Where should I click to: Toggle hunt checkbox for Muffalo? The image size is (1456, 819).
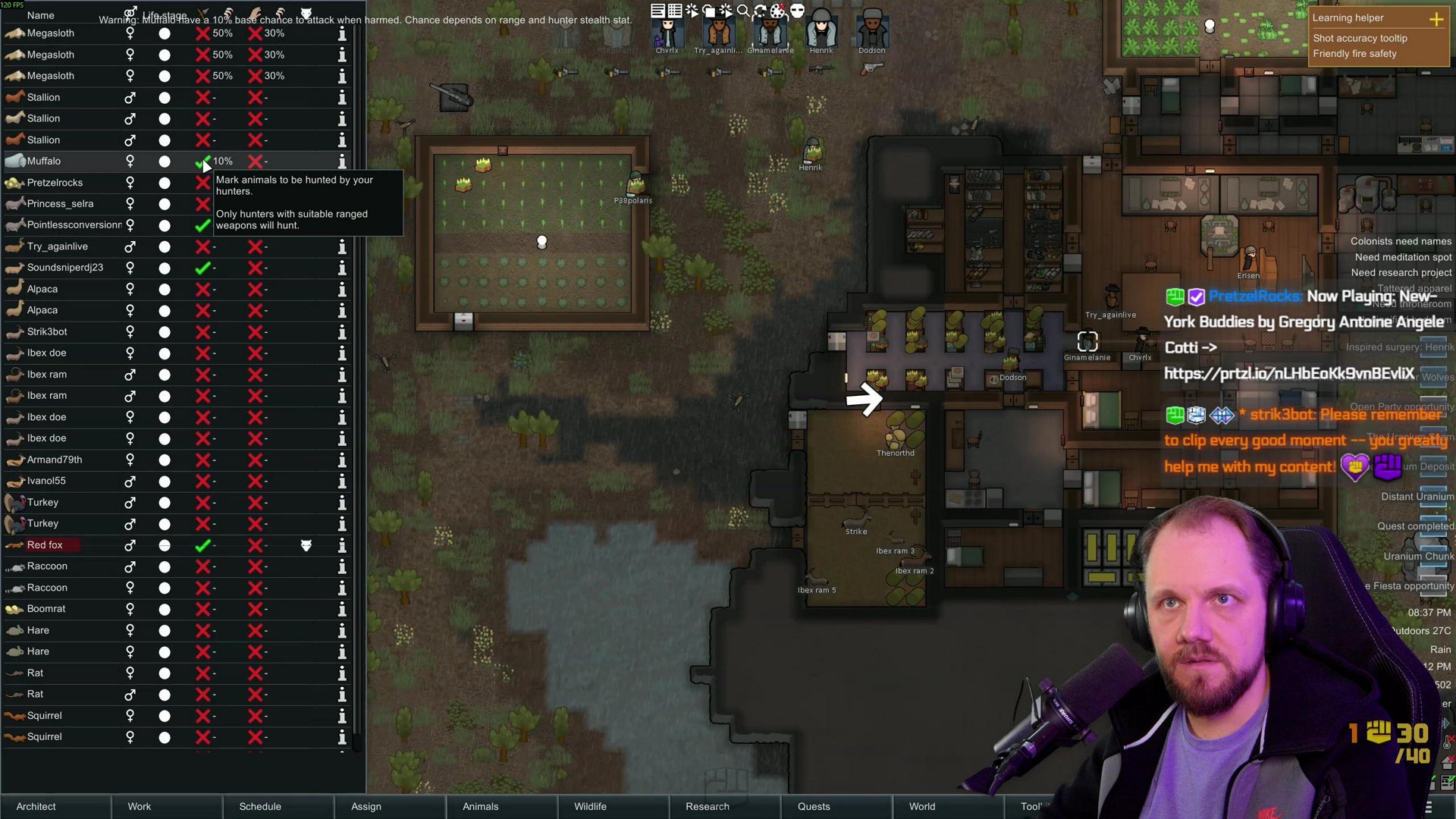[202, 162]
